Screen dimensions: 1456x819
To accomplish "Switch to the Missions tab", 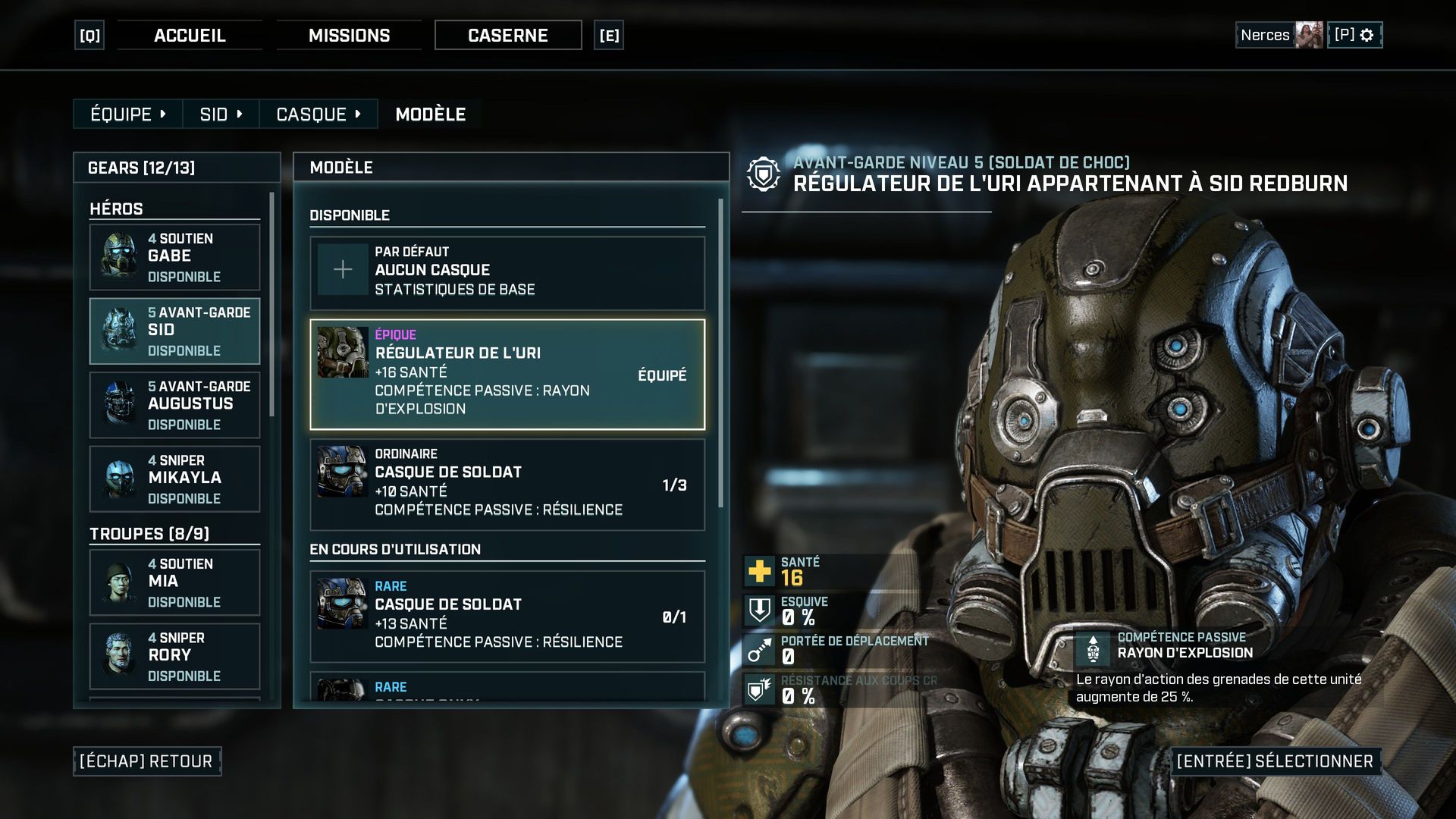I will pyautogui.click(x=349, y=36).
